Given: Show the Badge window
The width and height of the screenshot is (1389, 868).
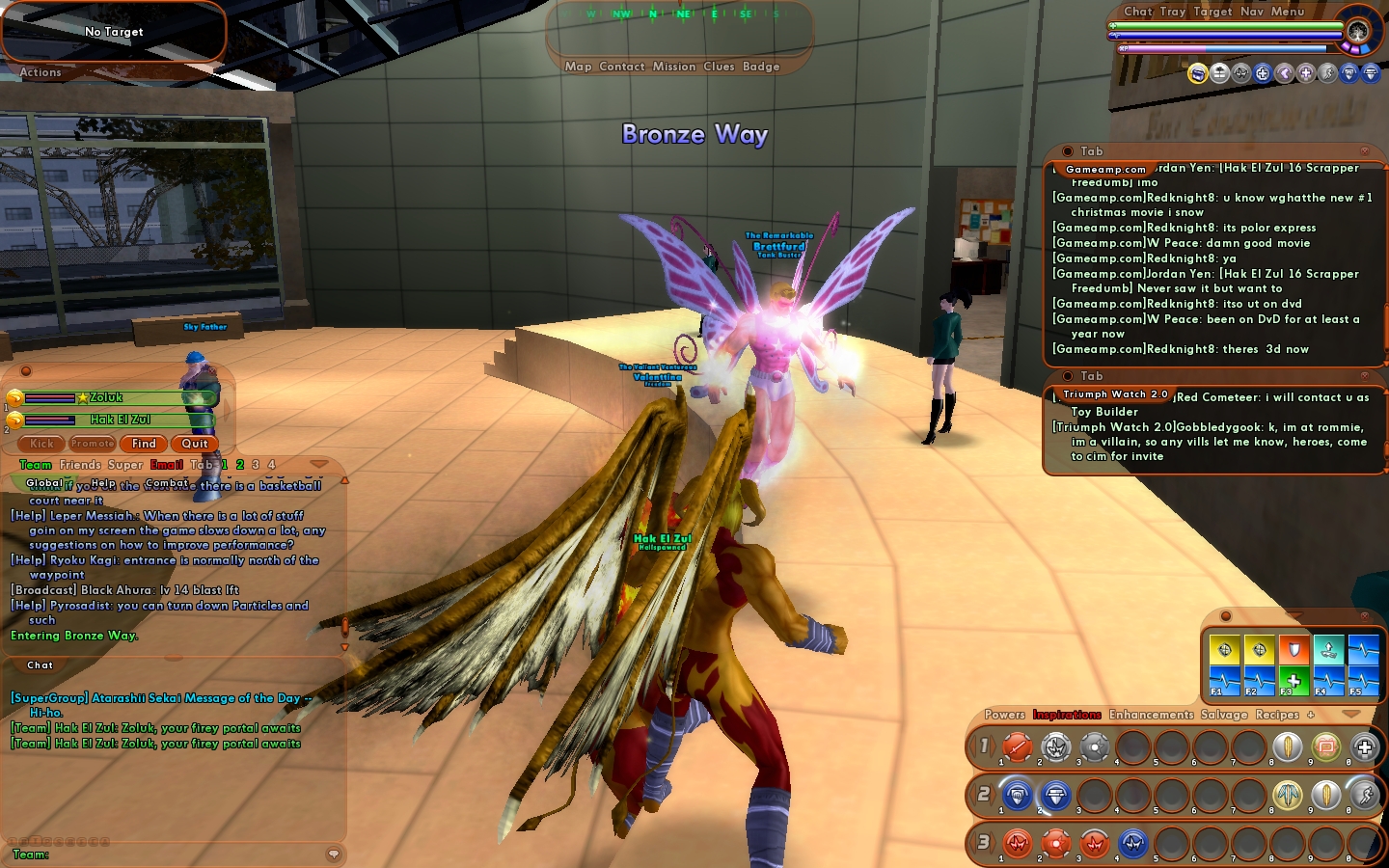Looking at the screenshot, I should point(761,67).
